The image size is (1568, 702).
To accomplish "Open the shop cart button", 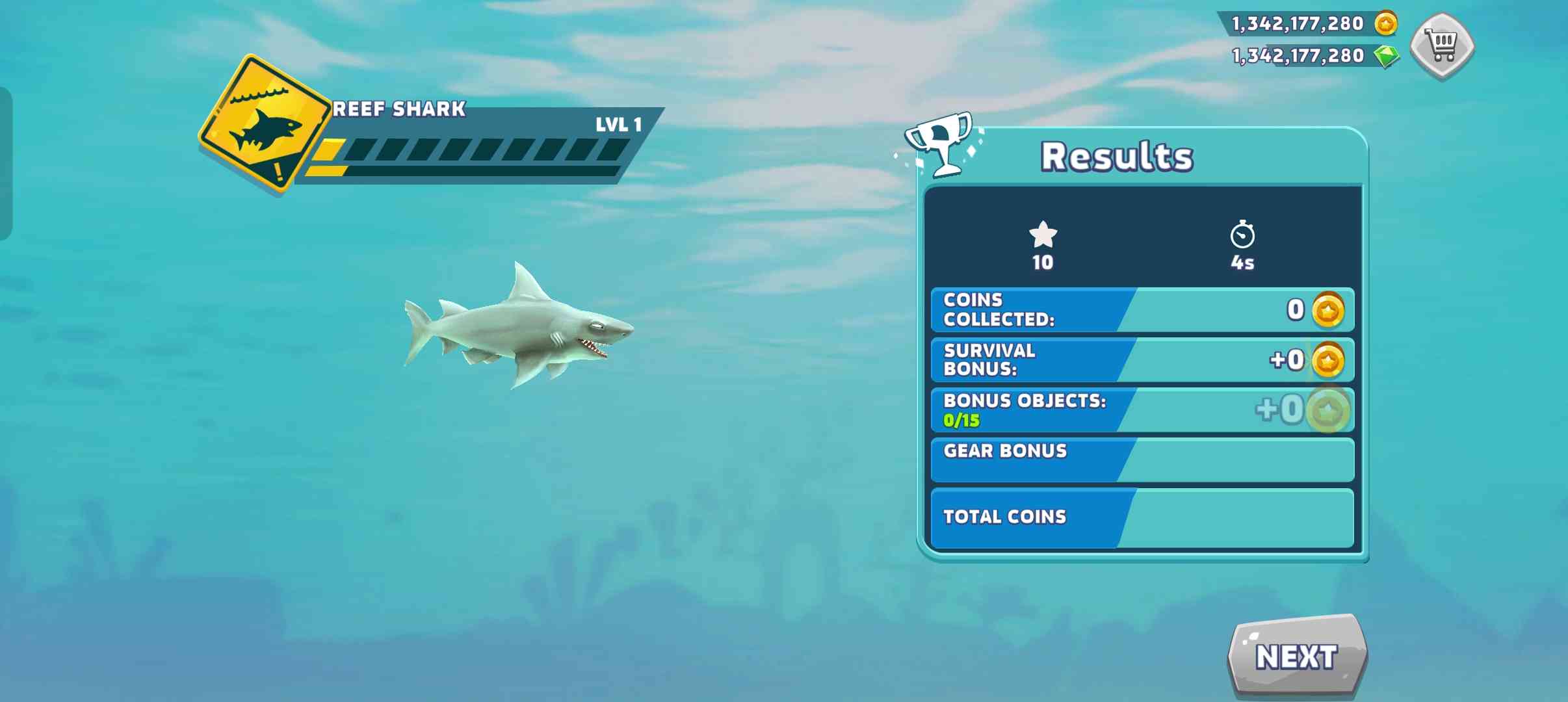I will (x=1442, y=45).
